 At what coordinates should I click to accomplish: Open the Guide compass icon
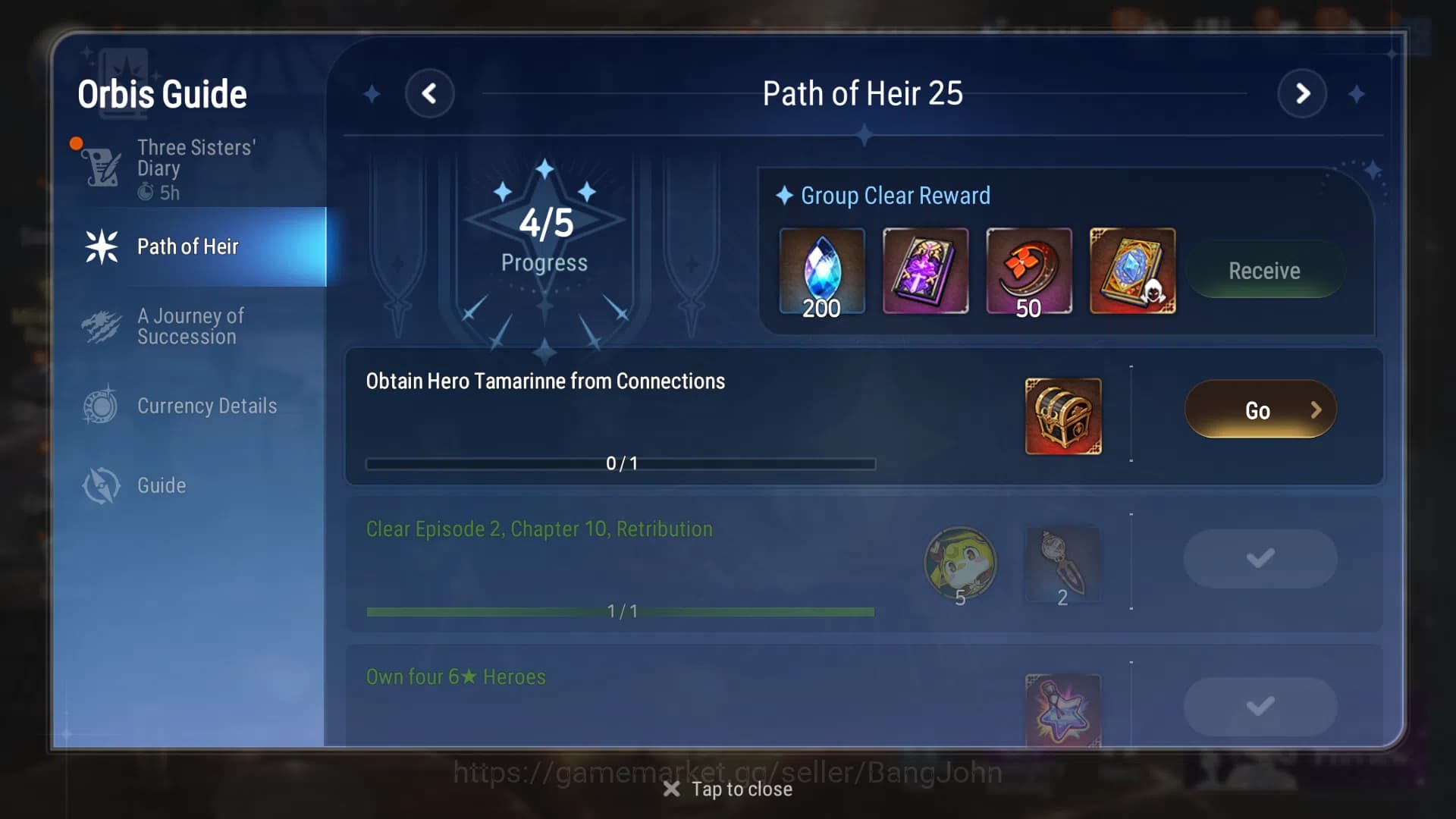coord(100,485)
